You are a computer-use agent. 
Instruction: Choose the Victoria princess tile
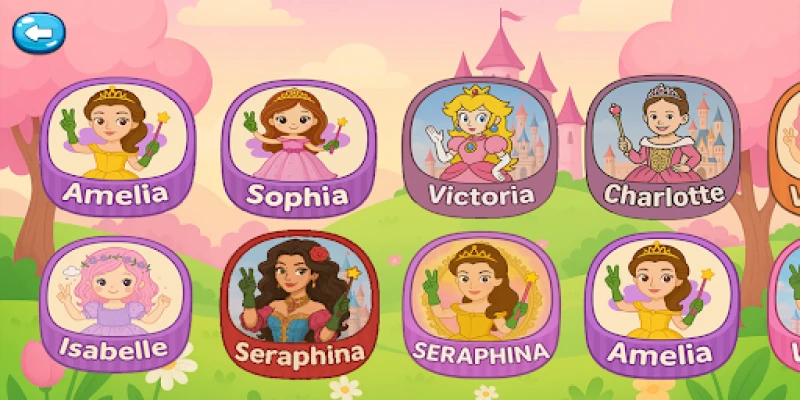tap(480, 147)
